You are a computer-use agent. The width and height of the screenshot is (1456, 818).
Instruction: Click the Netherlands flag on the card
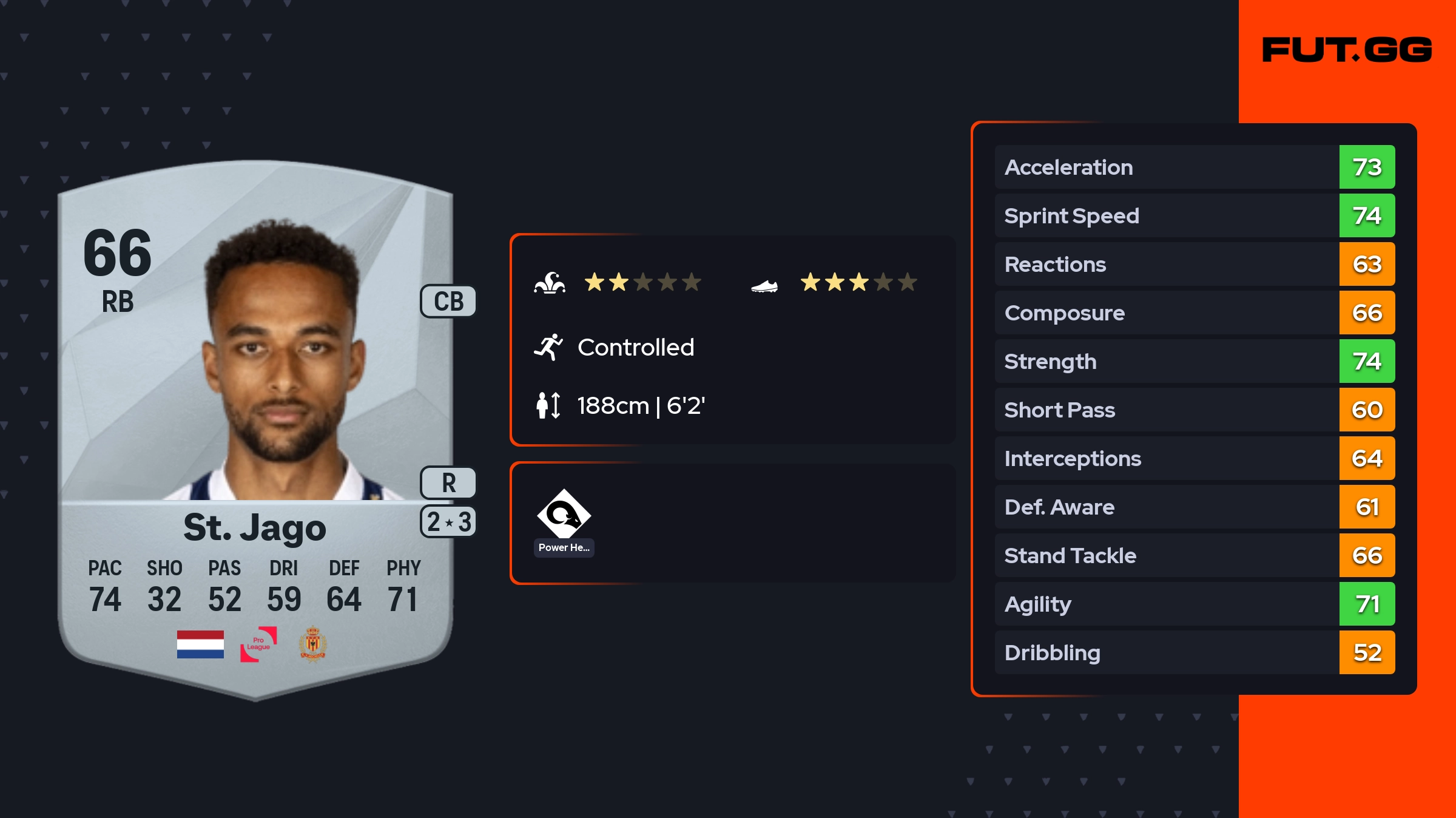click(x=200, y=644)
